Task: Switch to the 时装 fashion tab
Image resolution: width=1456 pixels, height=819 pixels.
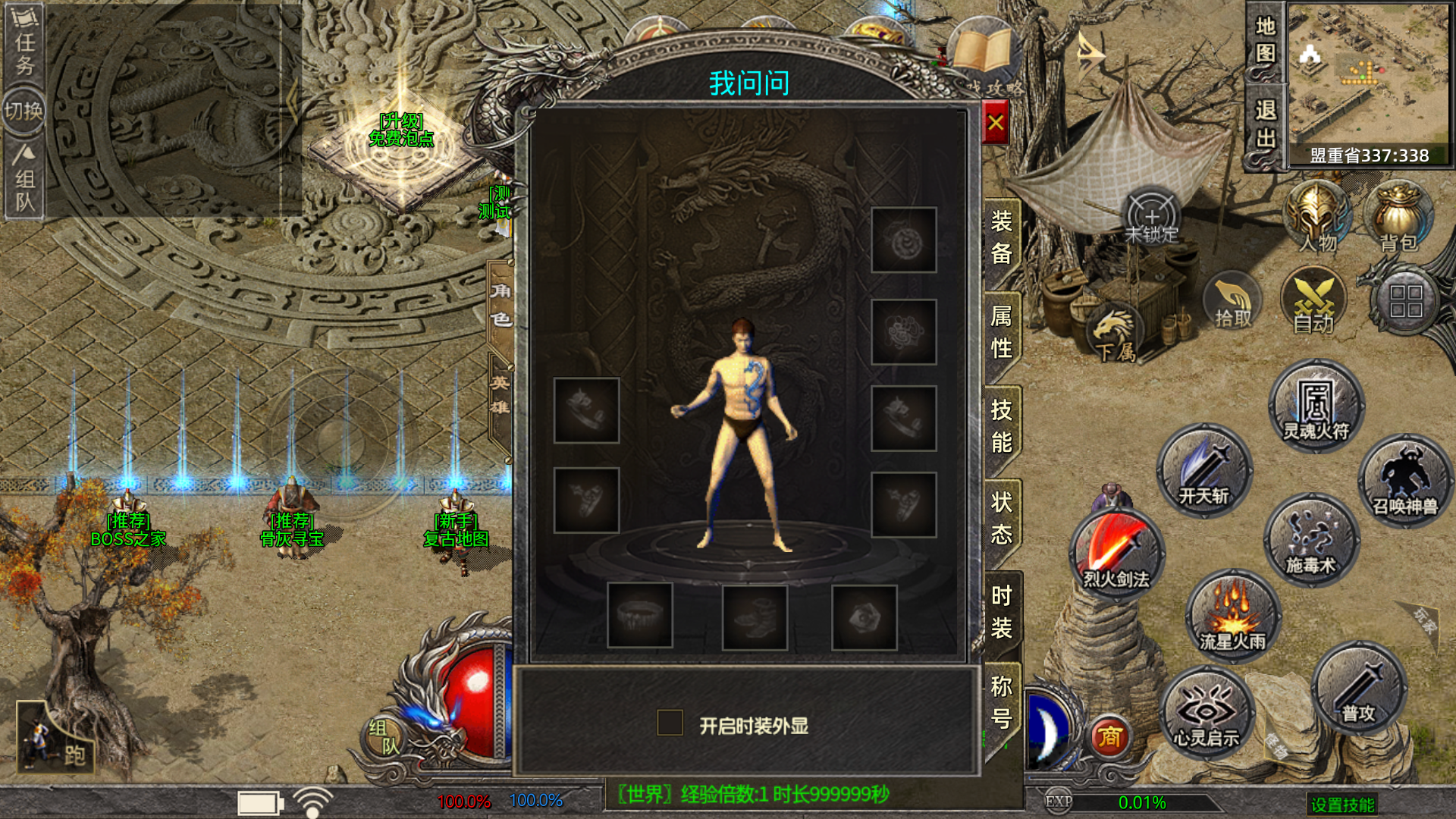Action: 1001,612
